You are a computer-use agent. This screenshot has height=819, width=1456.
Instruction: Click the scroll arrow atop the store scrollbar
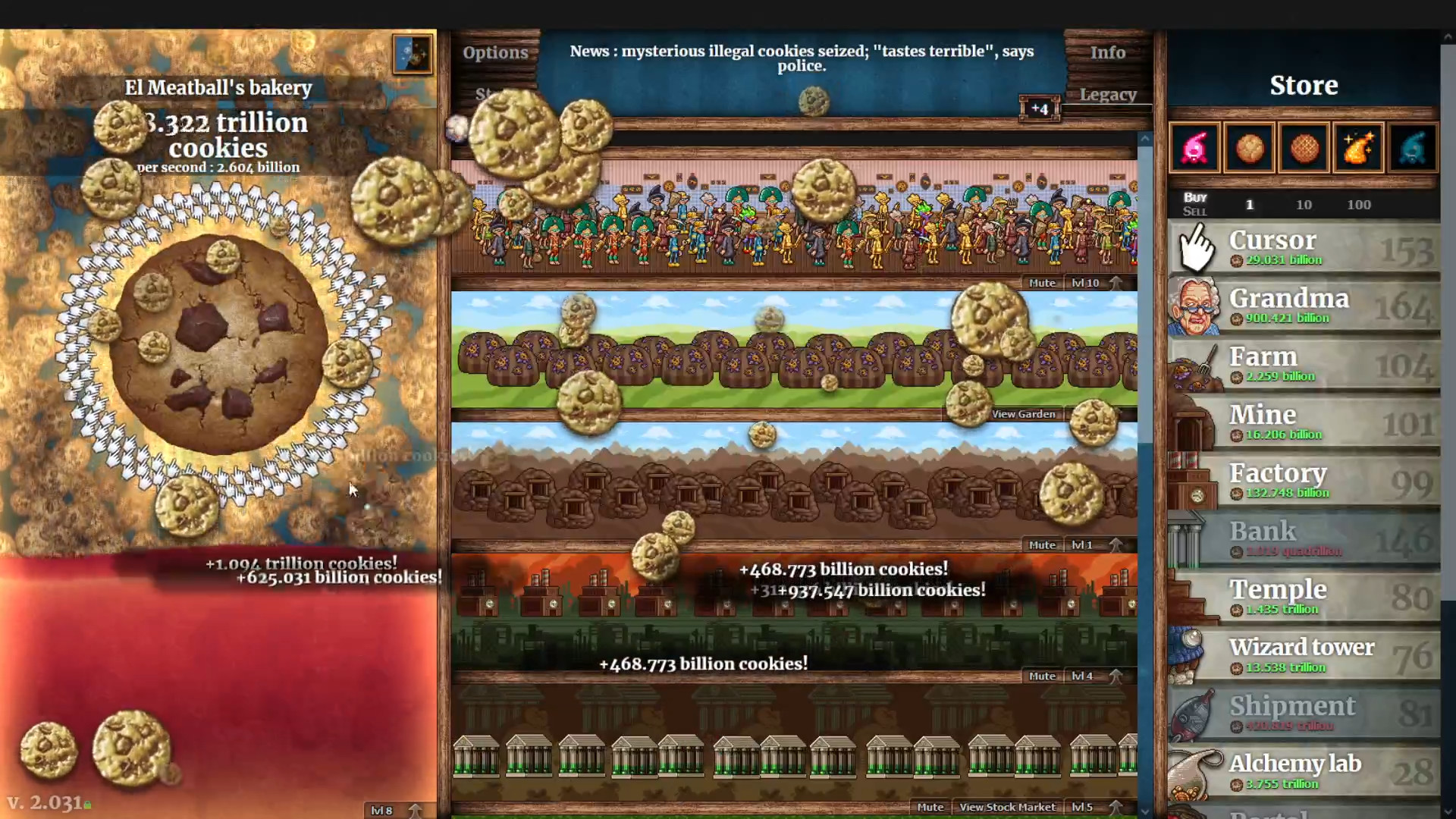tap(1145, 138)
